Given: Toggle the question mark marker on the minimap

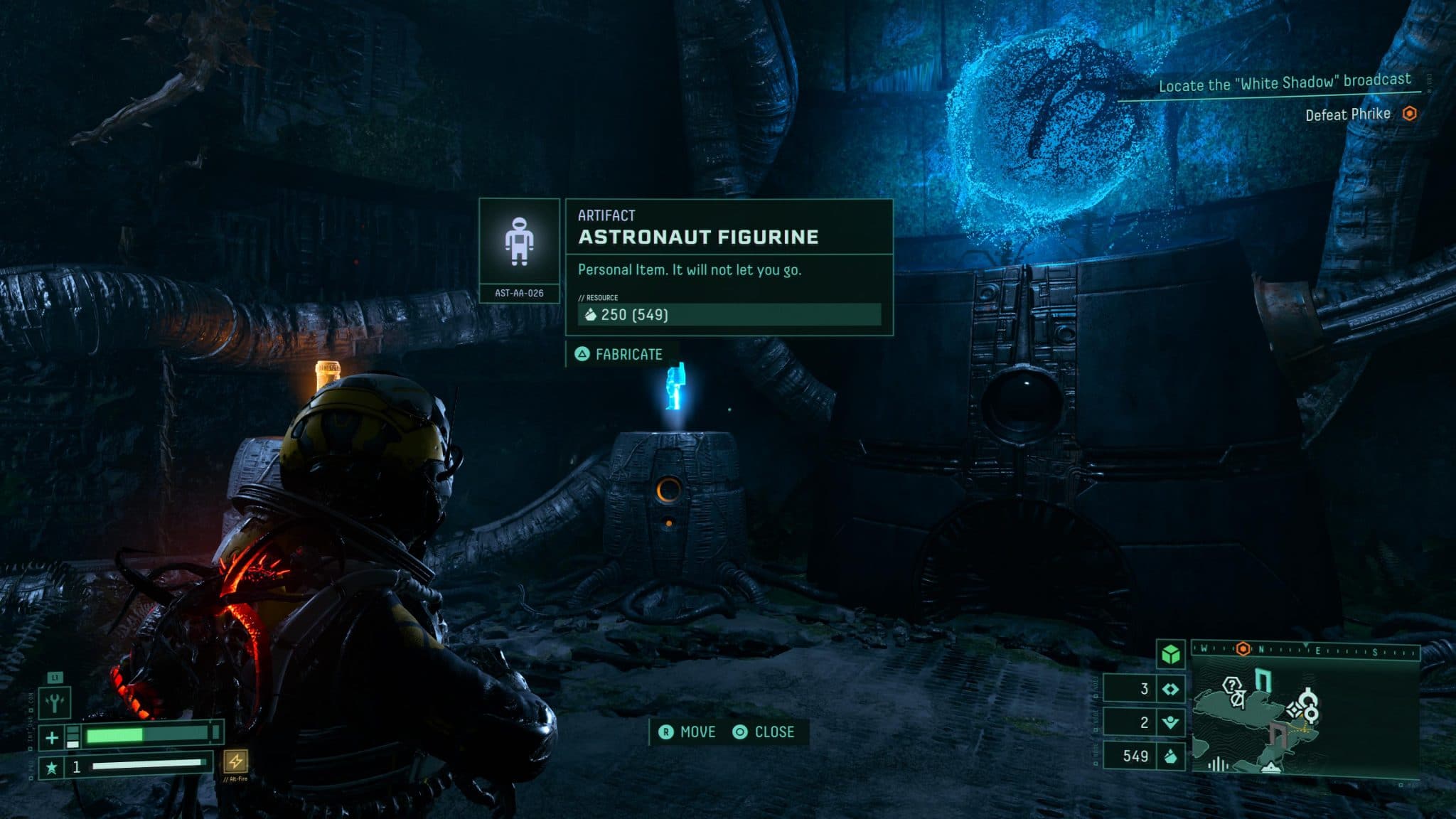Looking at the screenshot, I should click(x=1231, y=684).
